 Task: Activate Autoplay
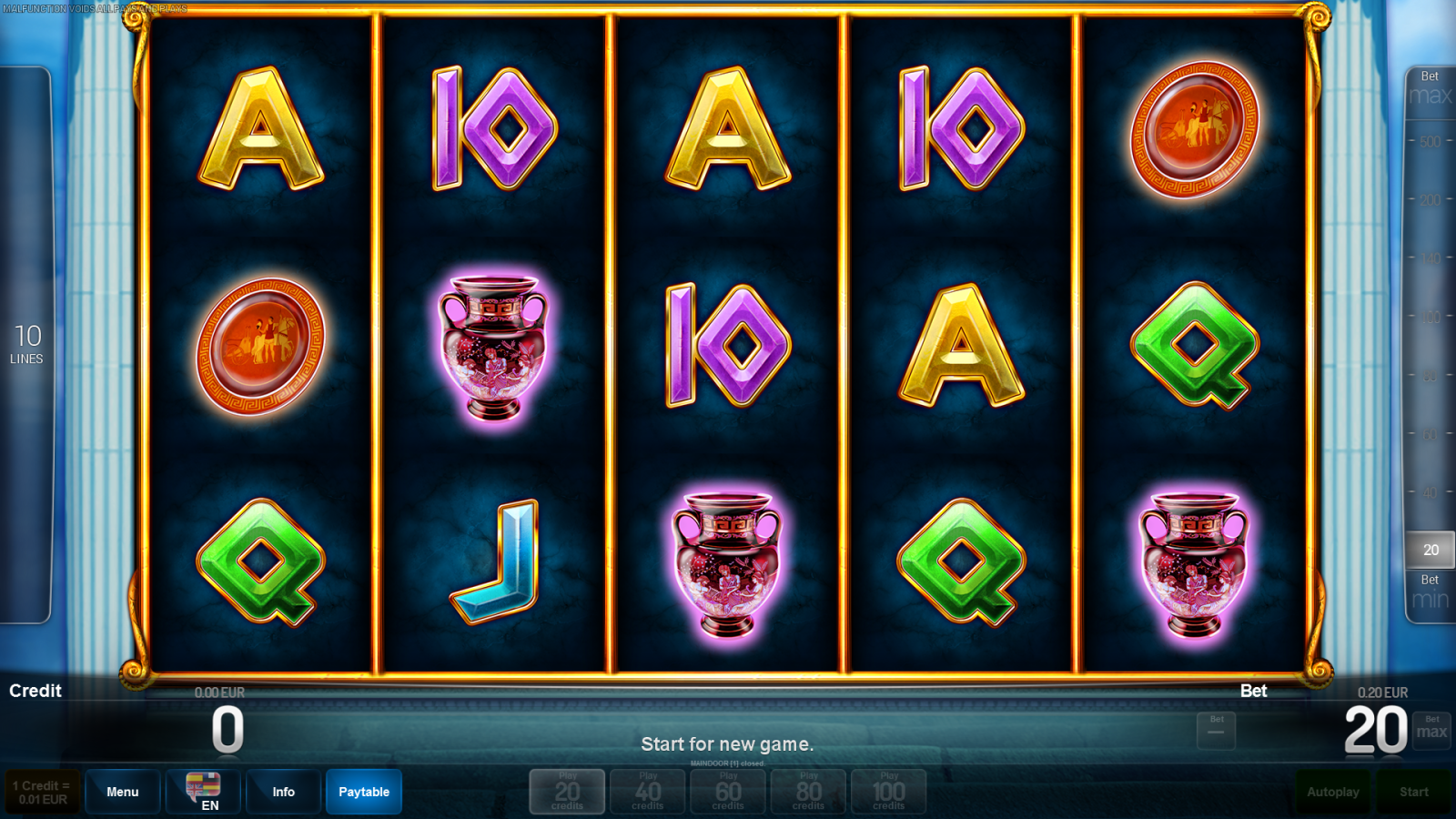pos(1333,792)
